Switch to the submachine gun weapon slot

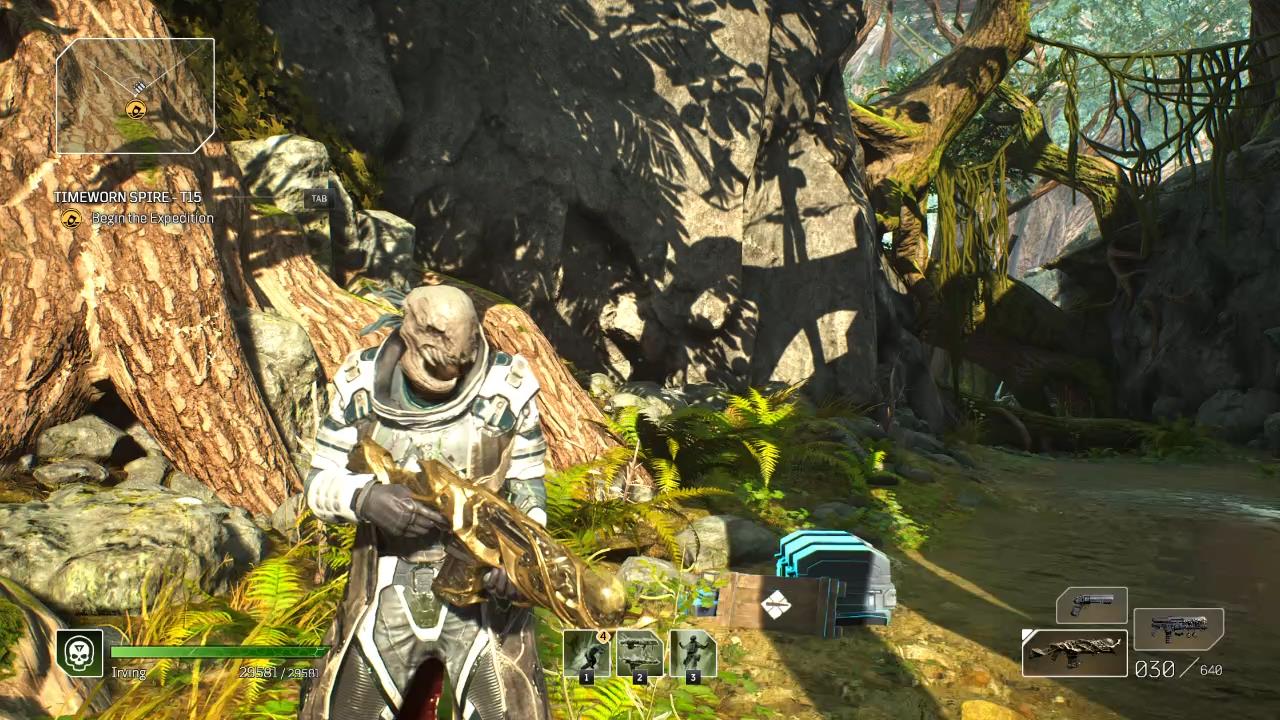click(1178, 629)
